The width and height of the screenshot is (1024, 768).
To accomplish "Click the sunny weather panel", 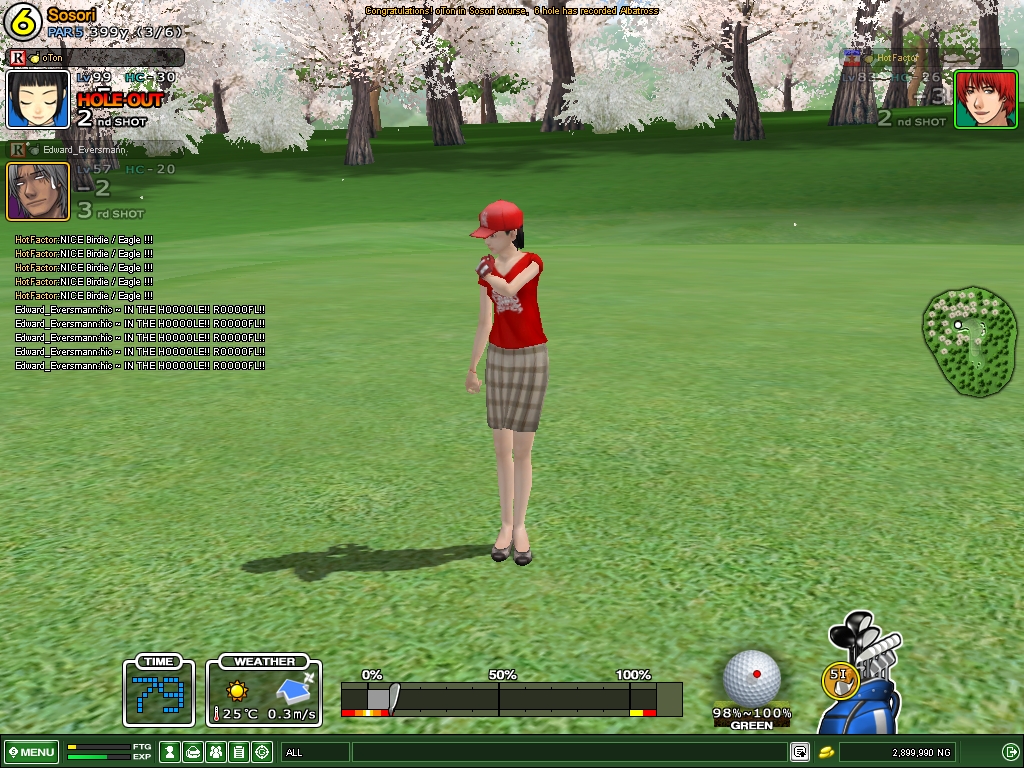I will click(264, 691).
